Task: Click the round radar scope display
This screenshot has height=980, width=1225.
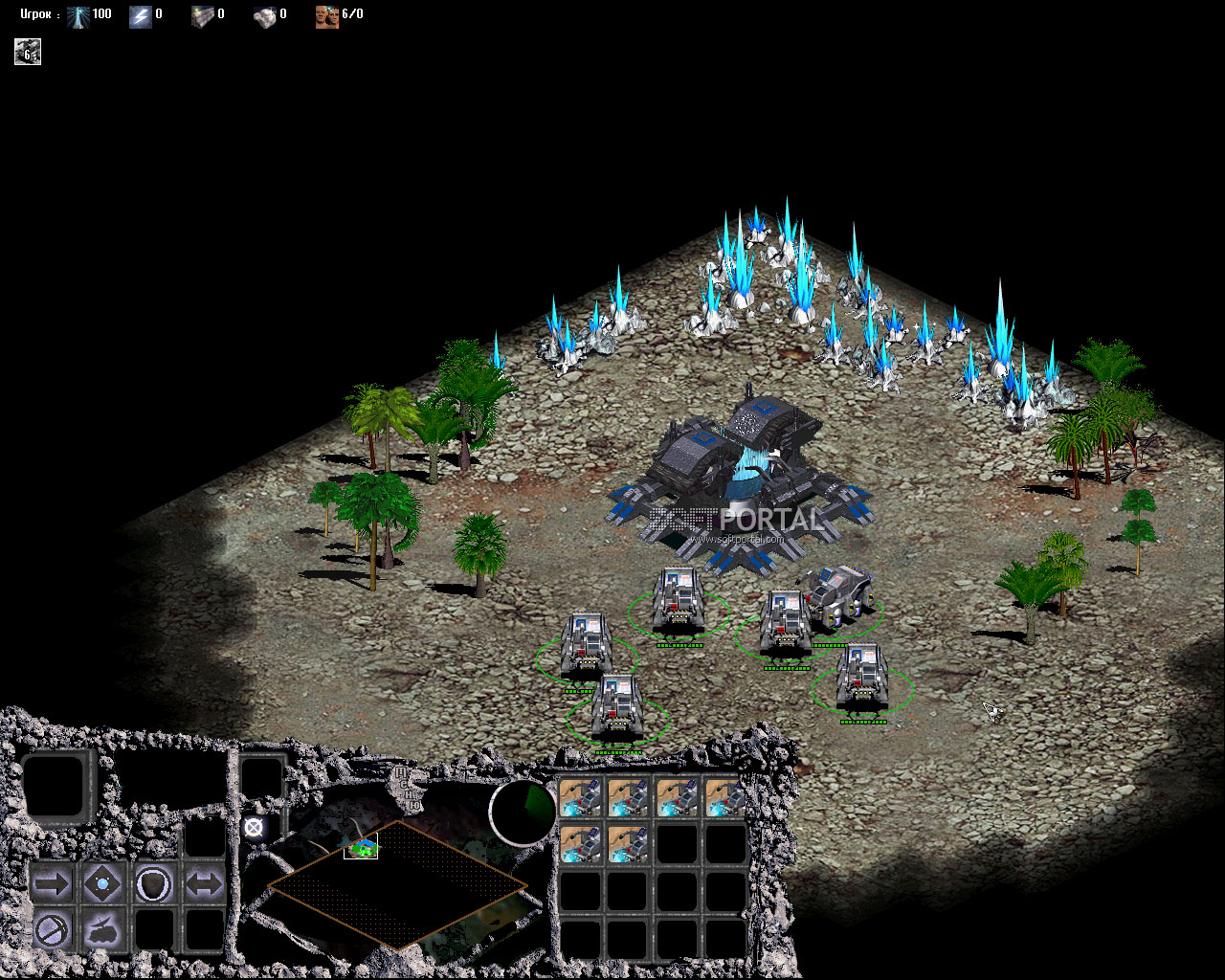Action: [x=523, y=813]
